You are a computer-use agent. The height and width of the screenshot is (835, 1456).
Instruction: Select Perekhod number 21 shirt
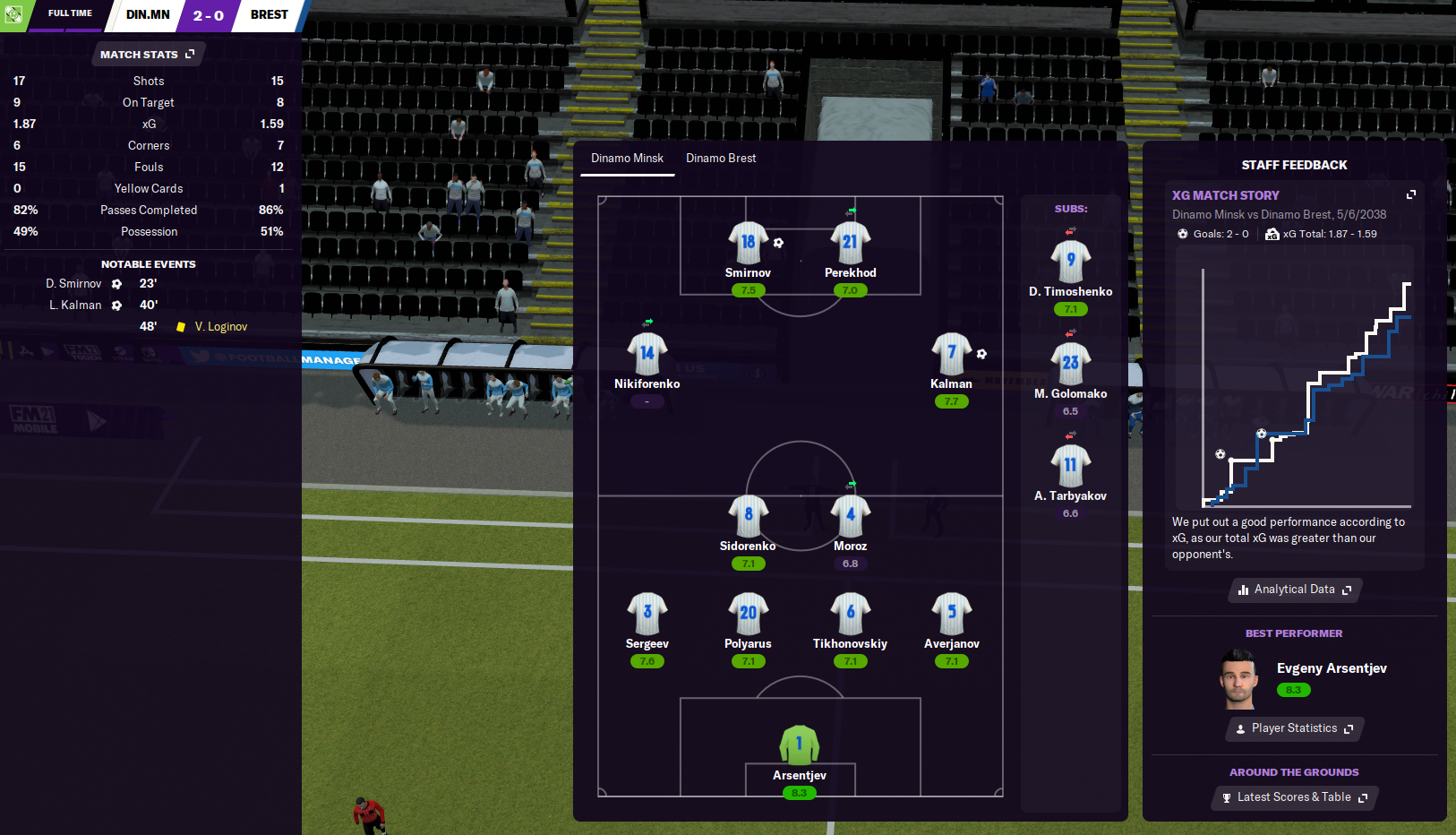tap(850, 243)
